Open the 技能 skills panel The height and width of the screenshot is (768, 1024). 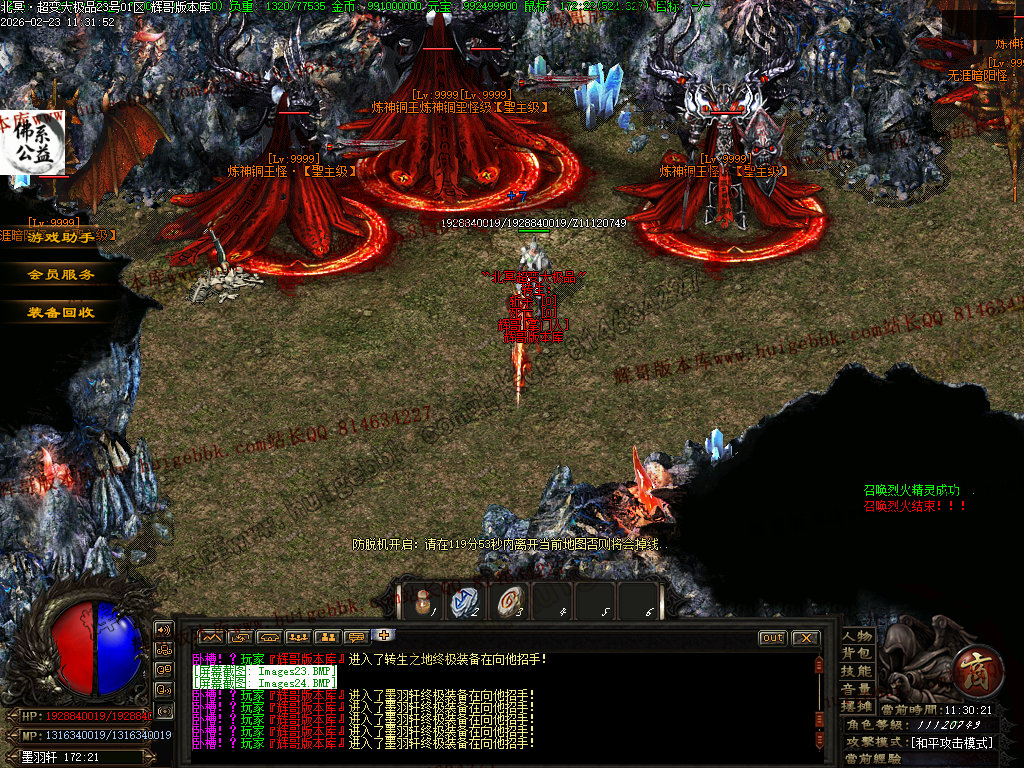point(857,671)
